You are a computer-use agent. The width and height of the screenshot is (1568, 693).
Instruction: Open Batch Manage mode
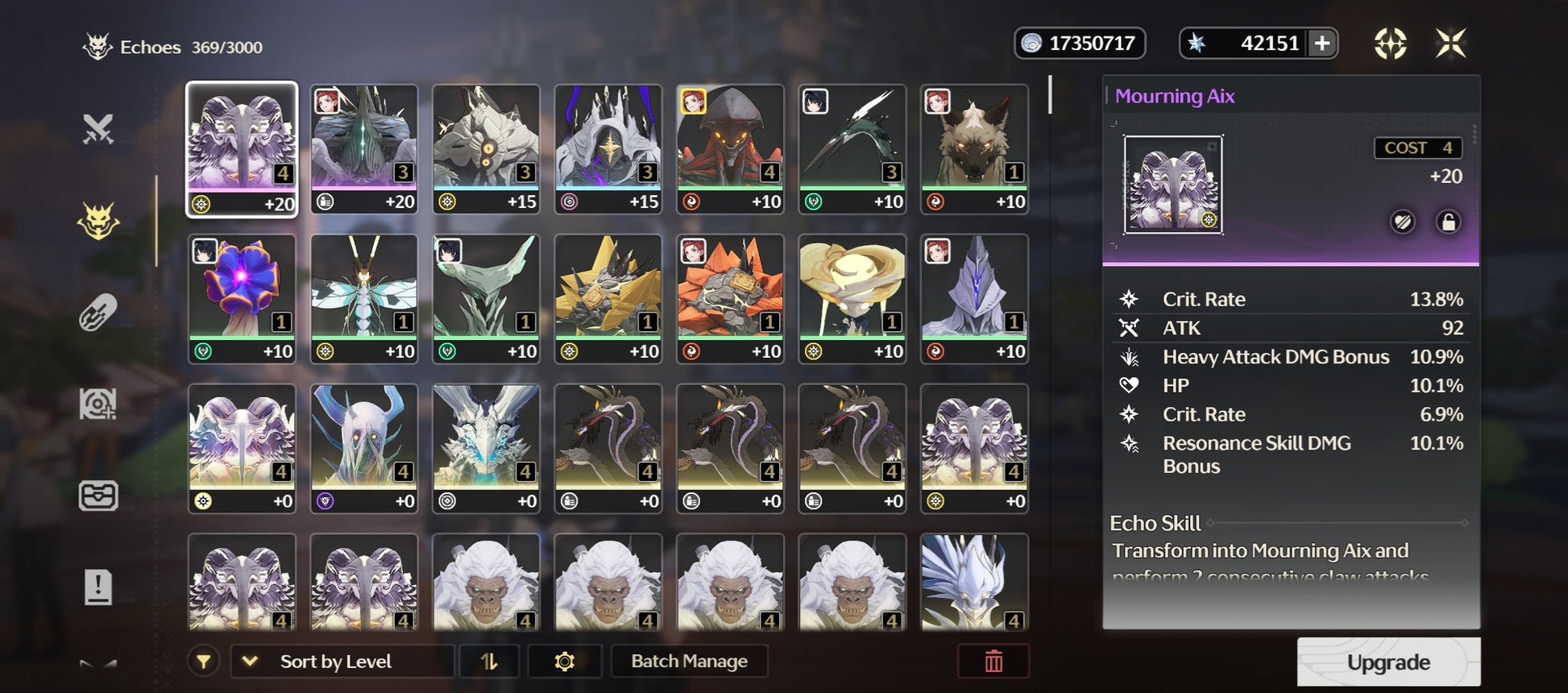[x=689, y=662]
